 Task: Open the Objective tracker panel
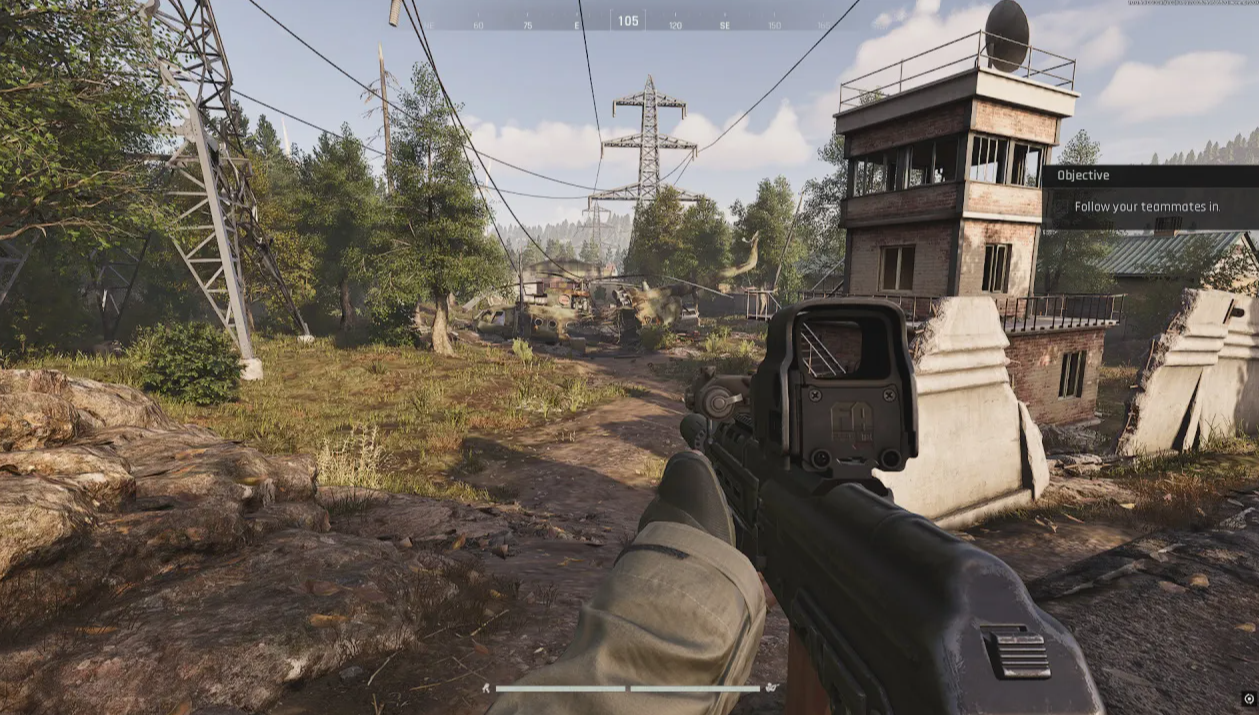1149,176
